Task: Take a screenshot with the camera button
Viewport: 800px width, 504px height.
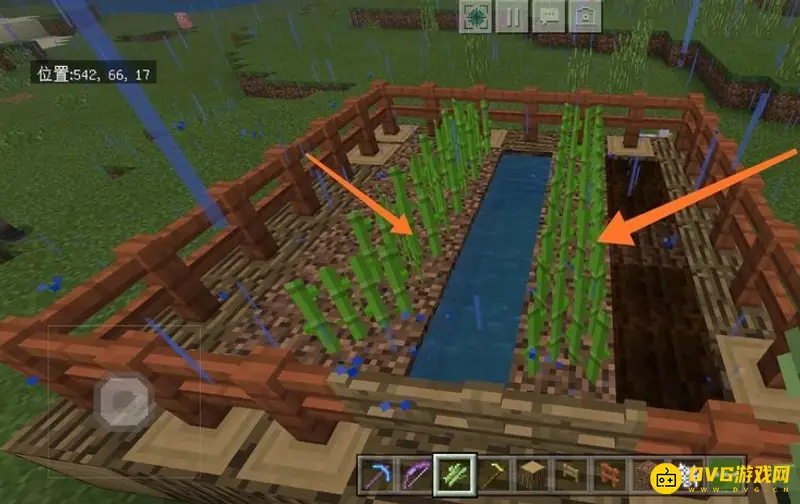Action: pos(586,17)
